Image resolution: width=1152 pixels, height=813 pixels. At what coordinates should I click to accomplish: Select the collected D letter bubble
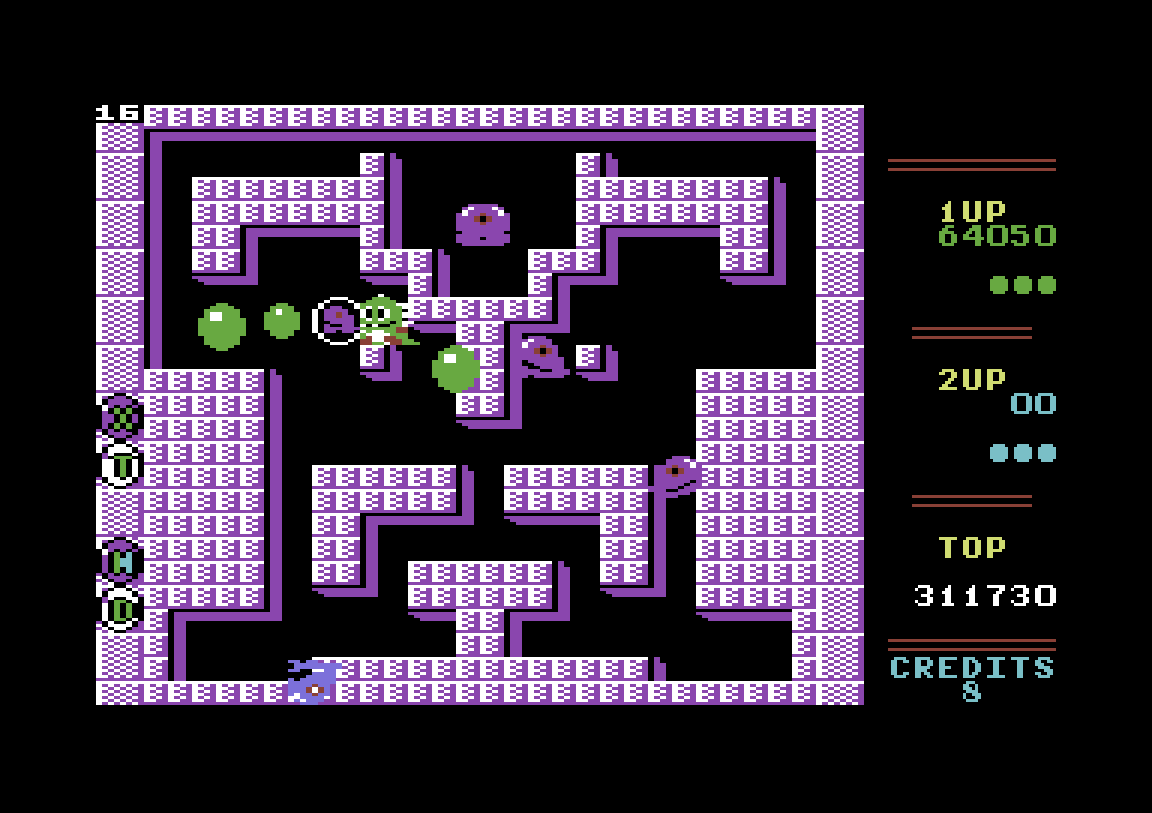pyautogui.click(x=121, y=608)
